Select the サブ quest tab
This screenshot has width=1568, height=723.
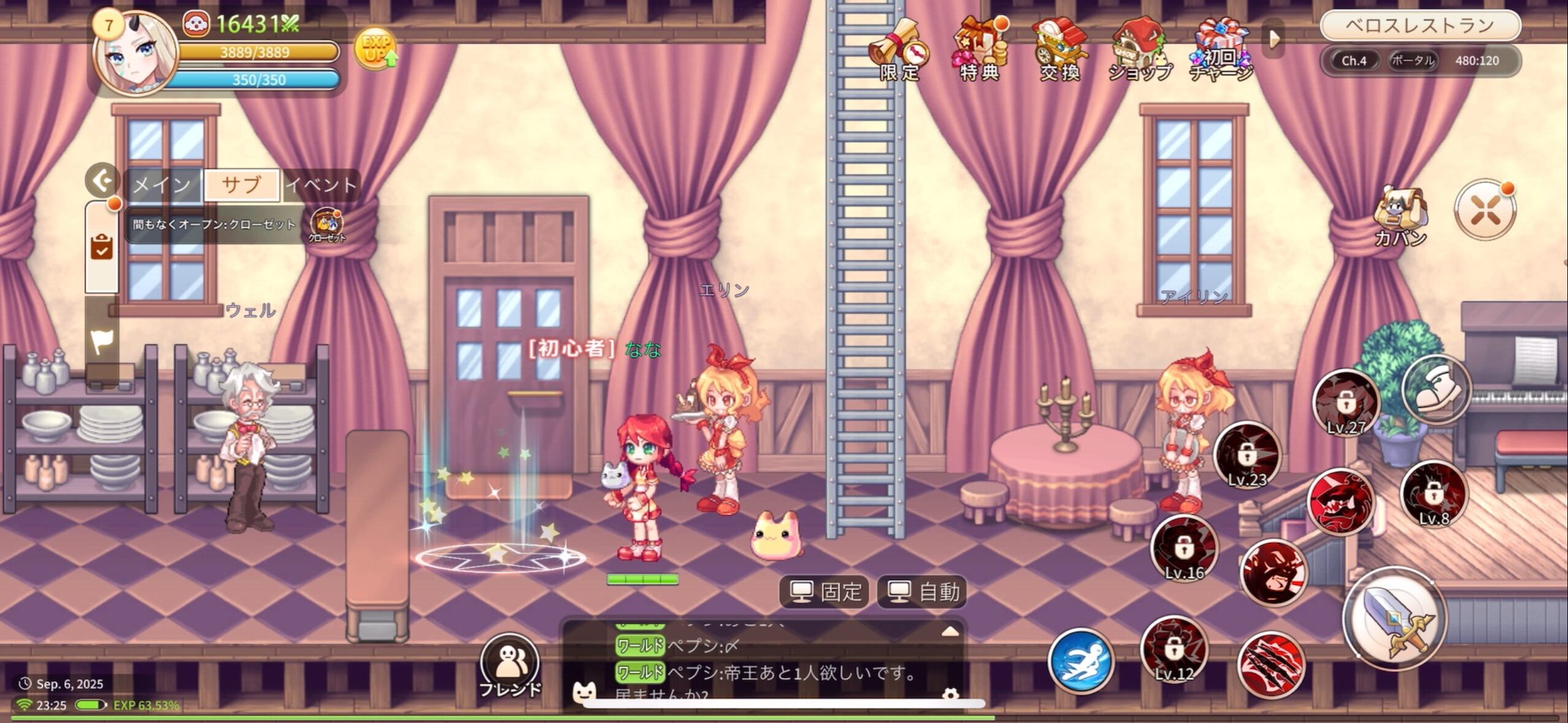coord(242,185)
